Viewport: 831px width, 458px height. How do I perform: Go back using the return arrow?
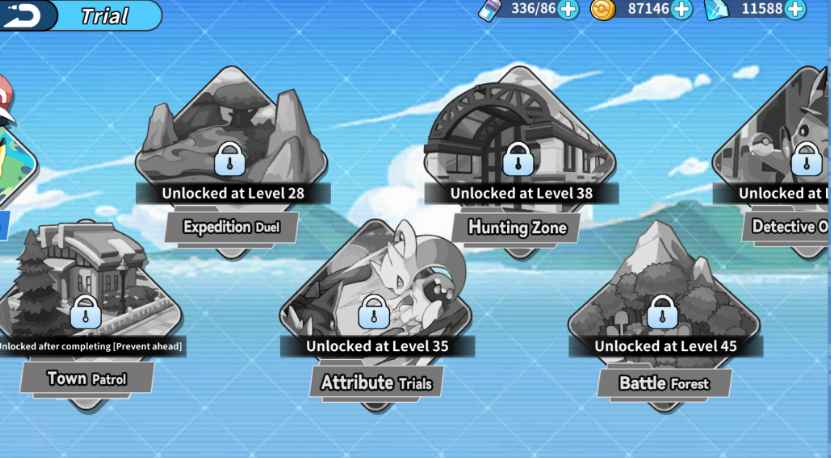point(25,15)
